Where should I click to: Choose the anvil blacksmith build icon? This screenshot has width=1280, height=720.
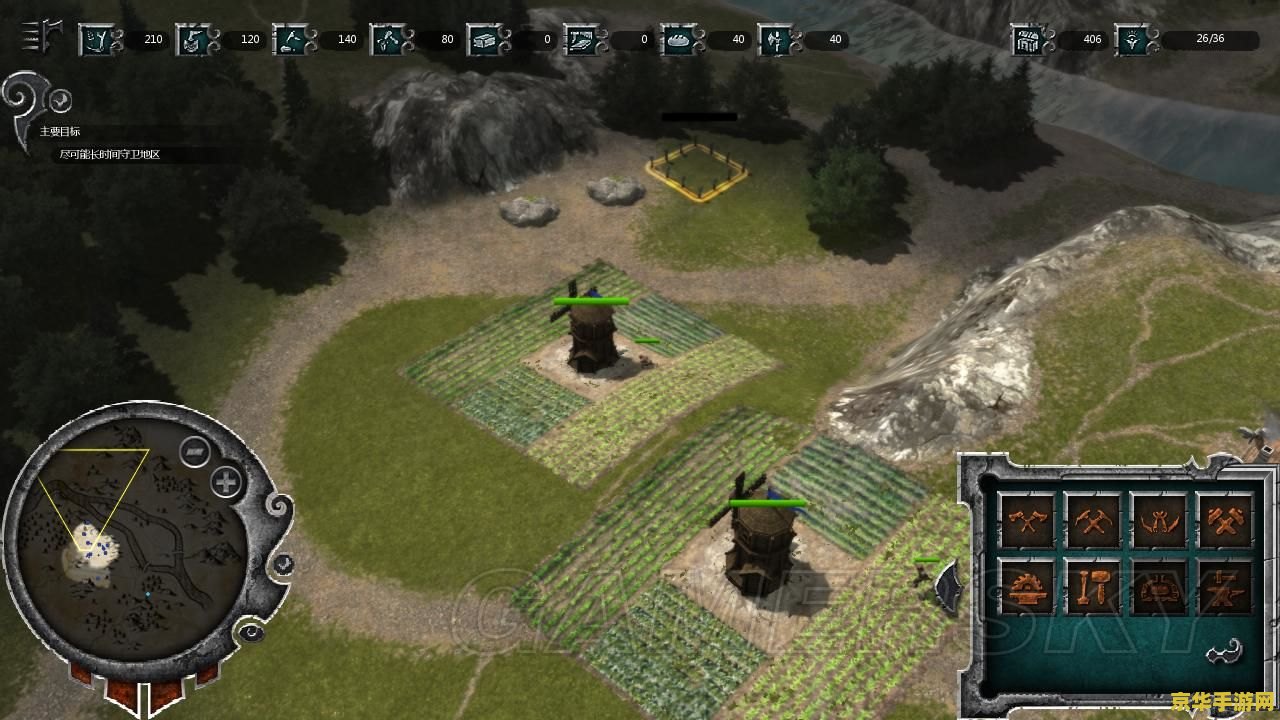pyautogui.click(x=1224, y=587)
